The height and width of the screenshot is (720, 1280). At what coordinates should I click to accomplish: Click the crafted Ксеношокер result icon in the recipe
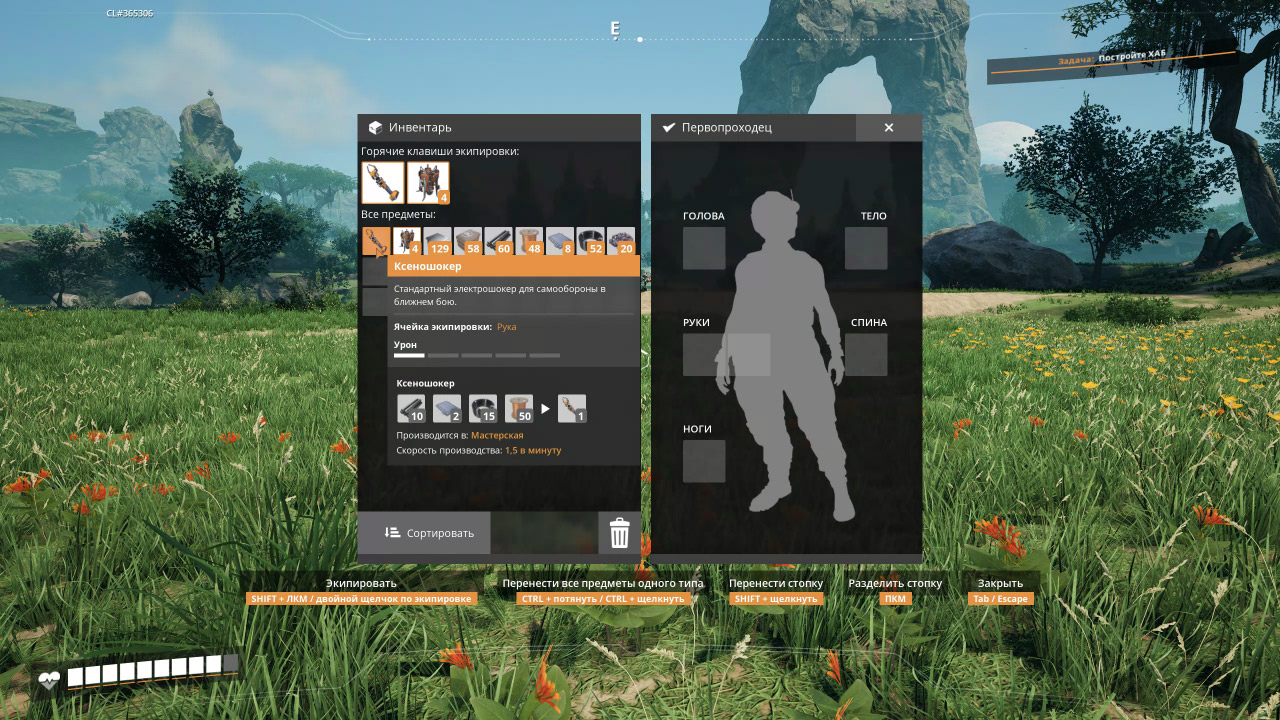[572, 408]
